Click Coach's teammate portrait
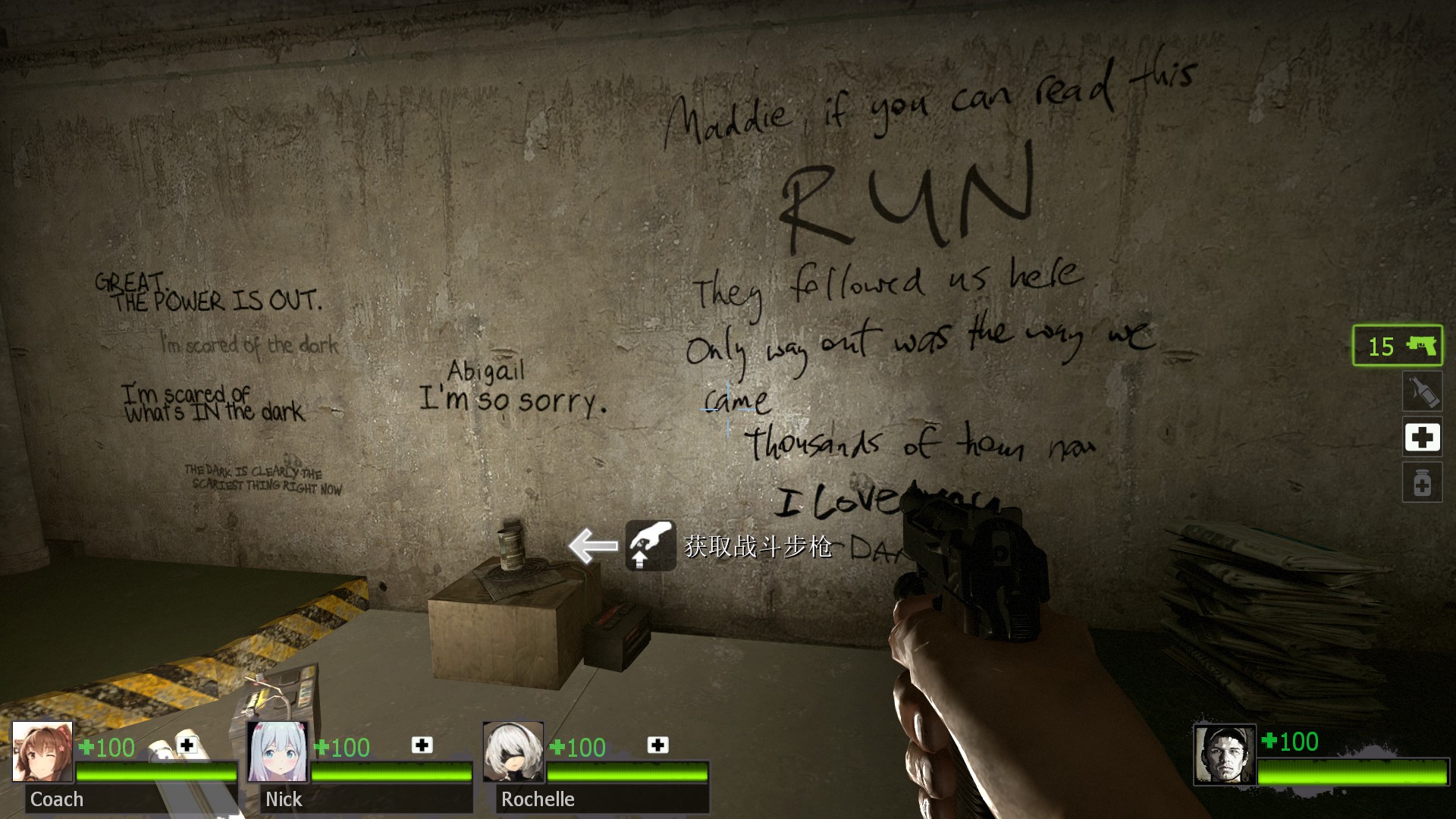Image resolution: width=1456 pixels, height=819 pixels. coord(42,752)
